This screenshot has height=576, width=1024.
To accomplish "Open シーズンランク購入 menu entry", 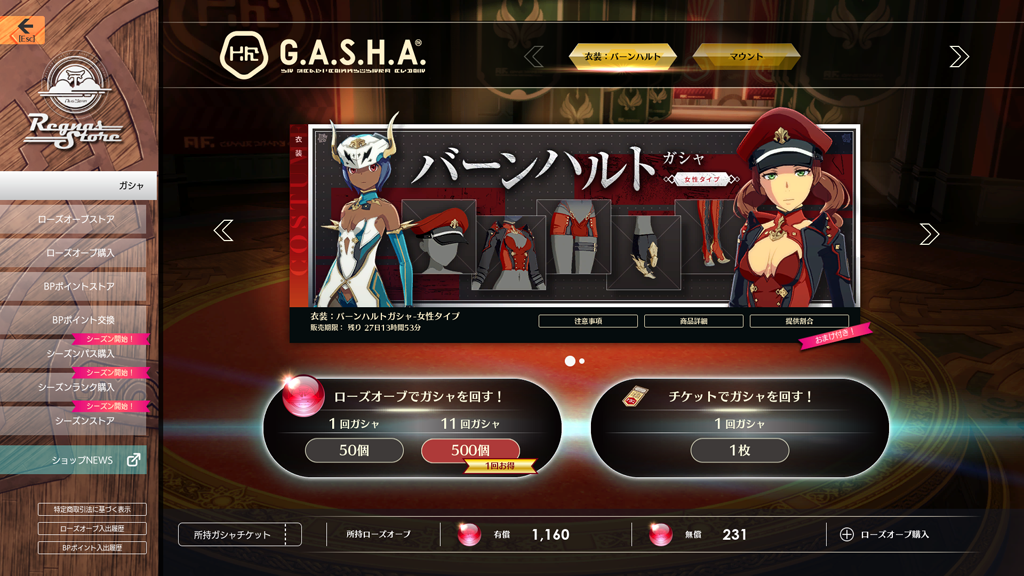I will point(75,387).
